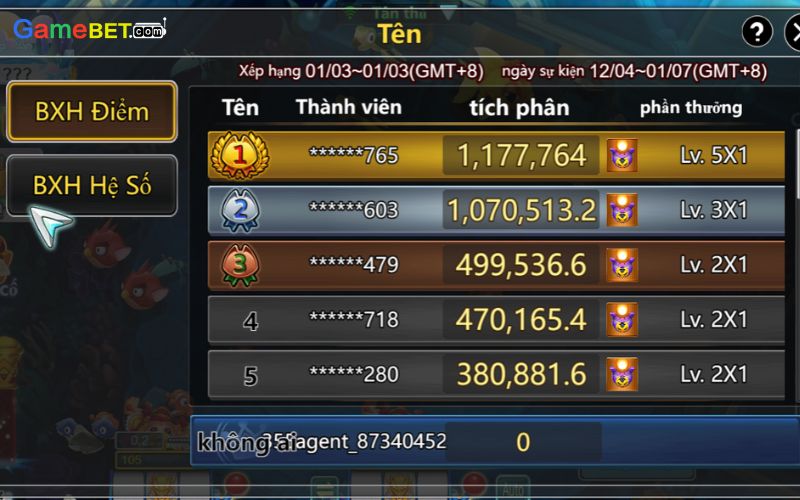Switch to the BXH Điểm tab
The width and height of the screenshot is (800, 500).
pos(91,112)
